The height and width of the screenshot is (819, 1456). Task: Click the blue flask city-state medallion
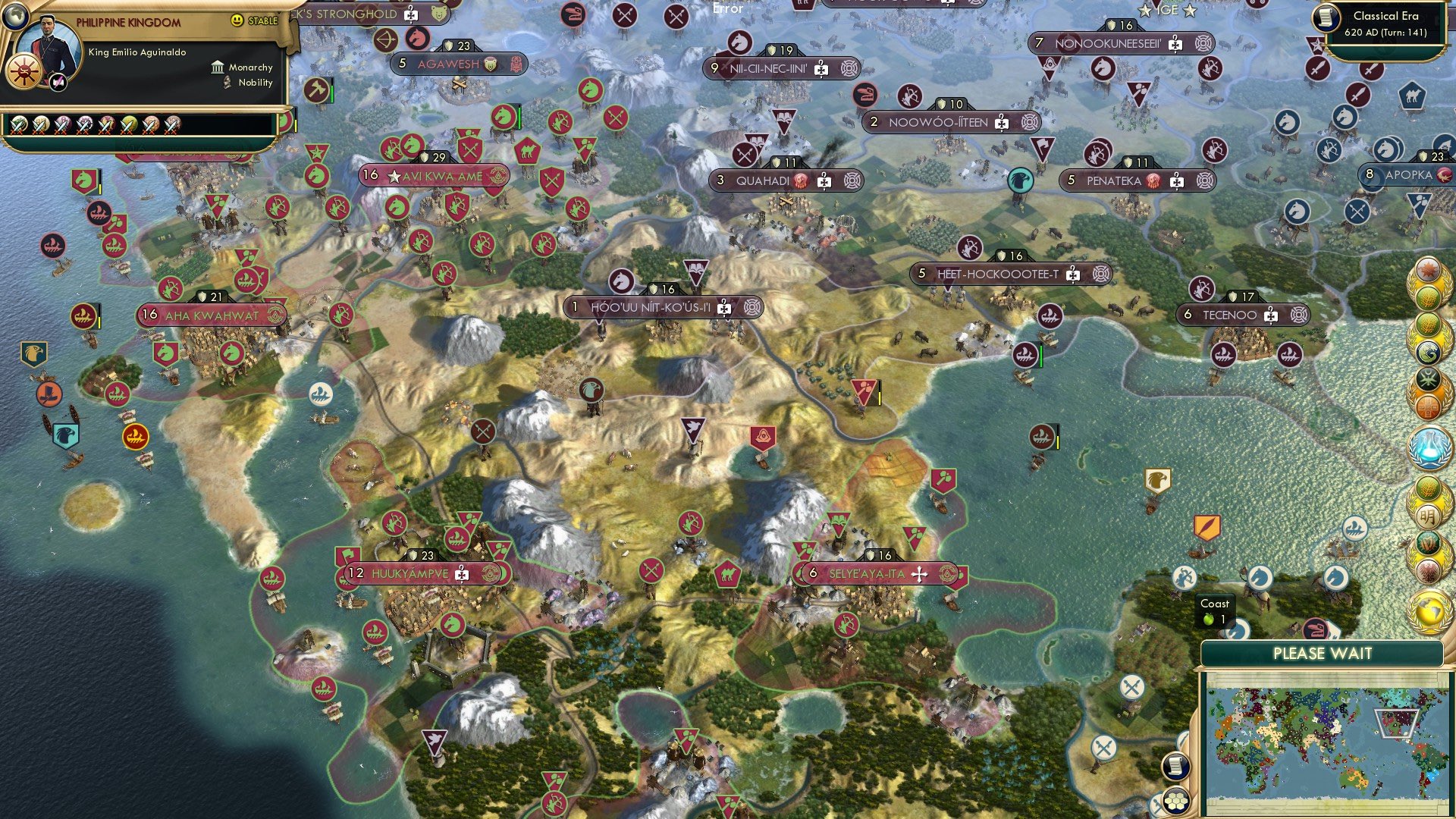pyautogui.click(x=1429, y=449)
